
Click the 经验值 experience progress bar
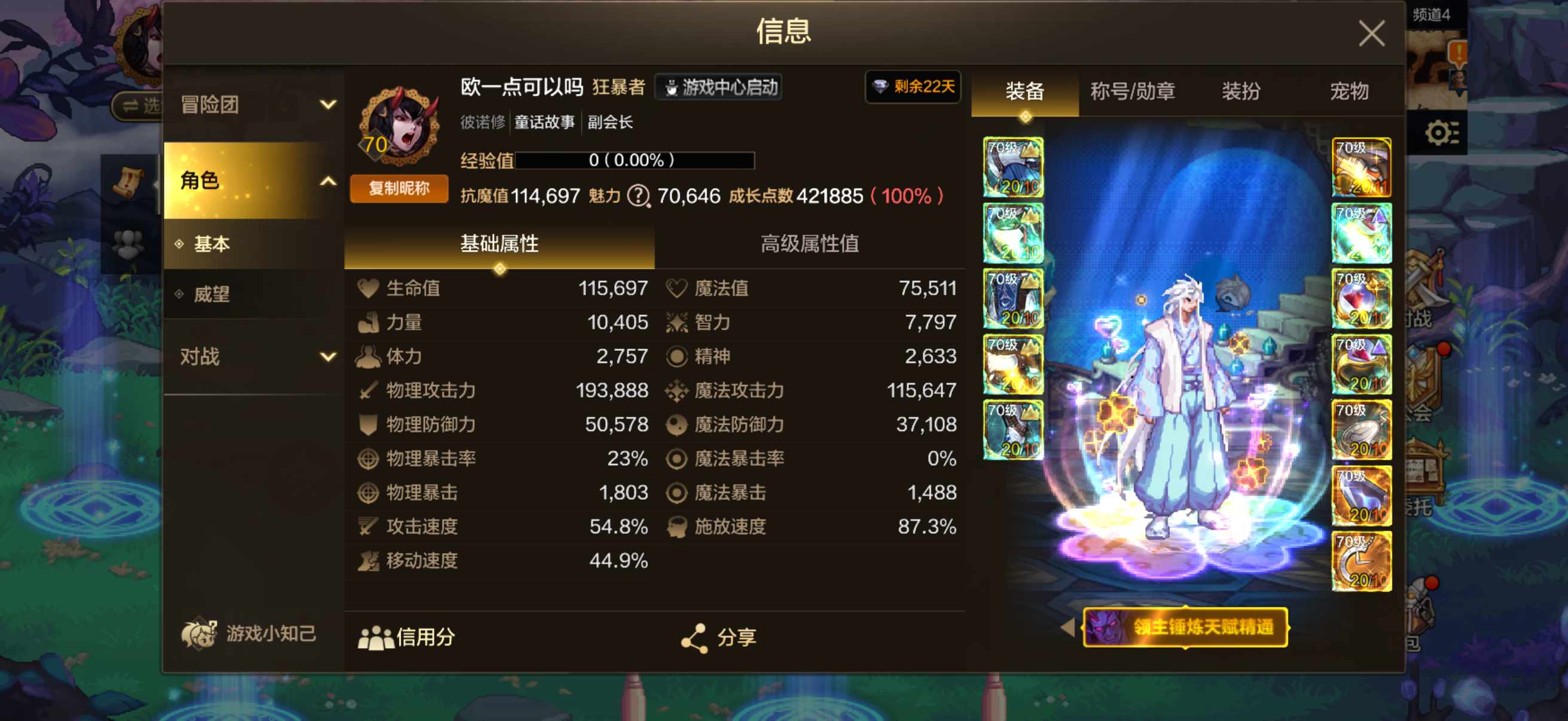[x=635, y=161]
